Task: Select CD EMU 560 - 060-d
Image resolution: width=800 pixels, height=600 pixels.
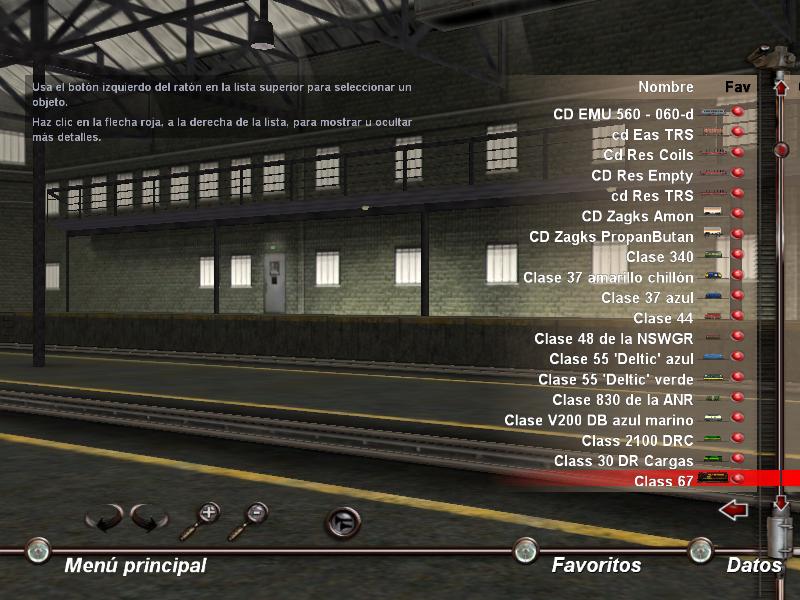Action: pyautogui.click(x=623, y=114)
